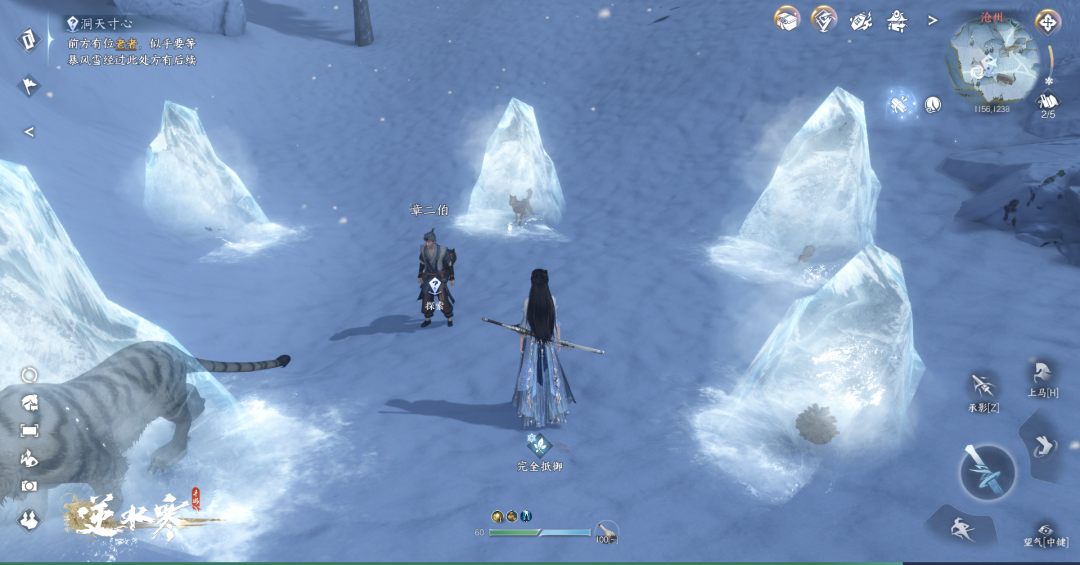Click the gift box icon in the top bar
This screenshot has height=565, width=1080.
point(787,19)
